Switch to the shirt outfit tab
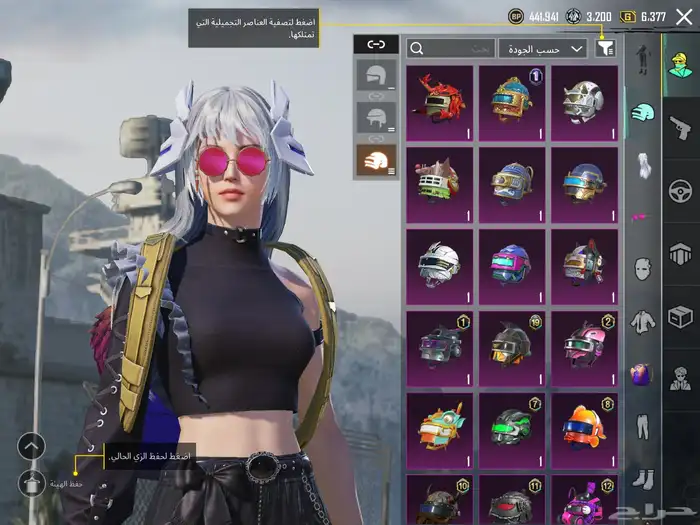 coord(641,322)
